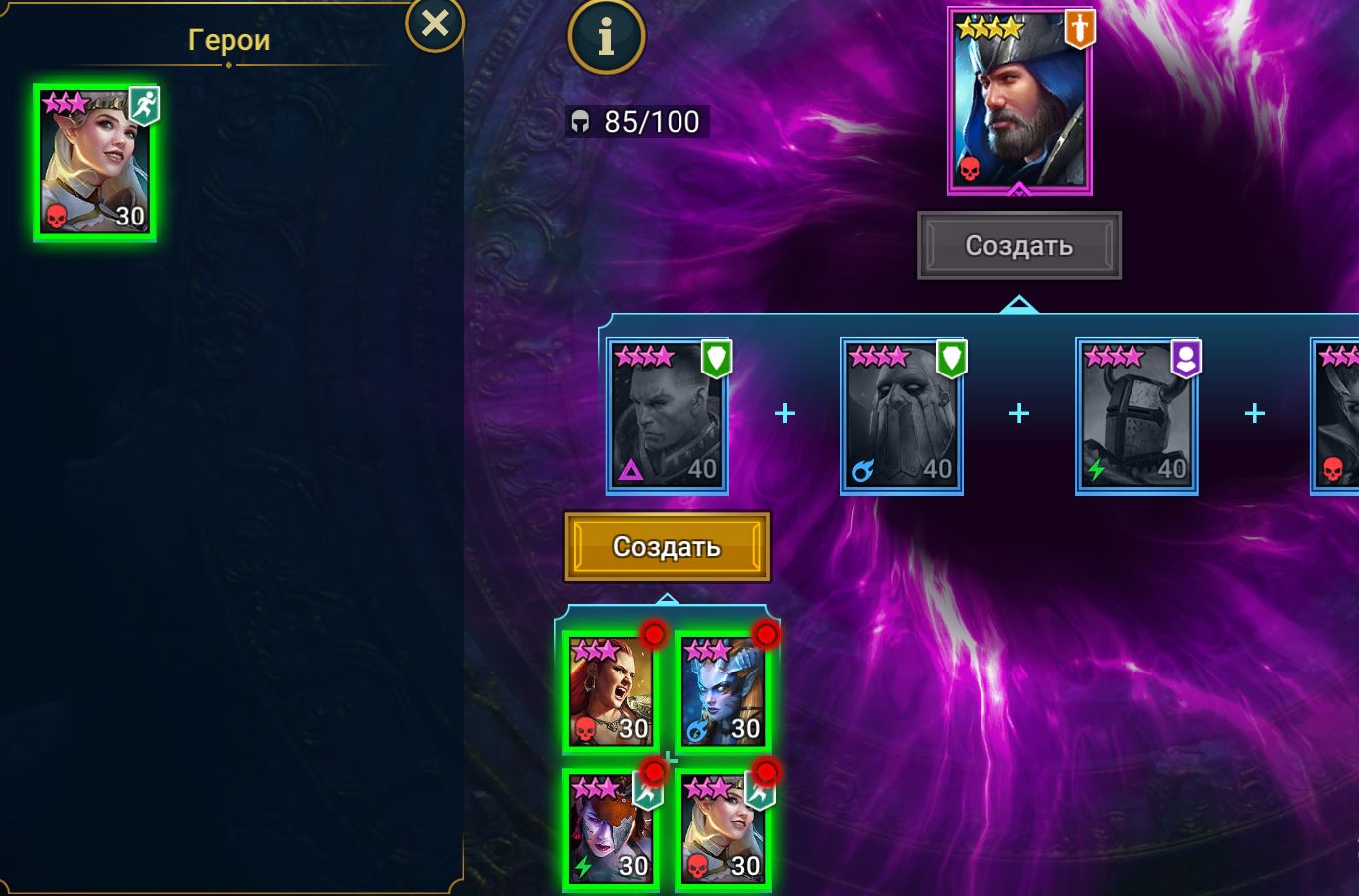
Task: Select the elf hero in the Heroes list
Action: coord(95,163)
